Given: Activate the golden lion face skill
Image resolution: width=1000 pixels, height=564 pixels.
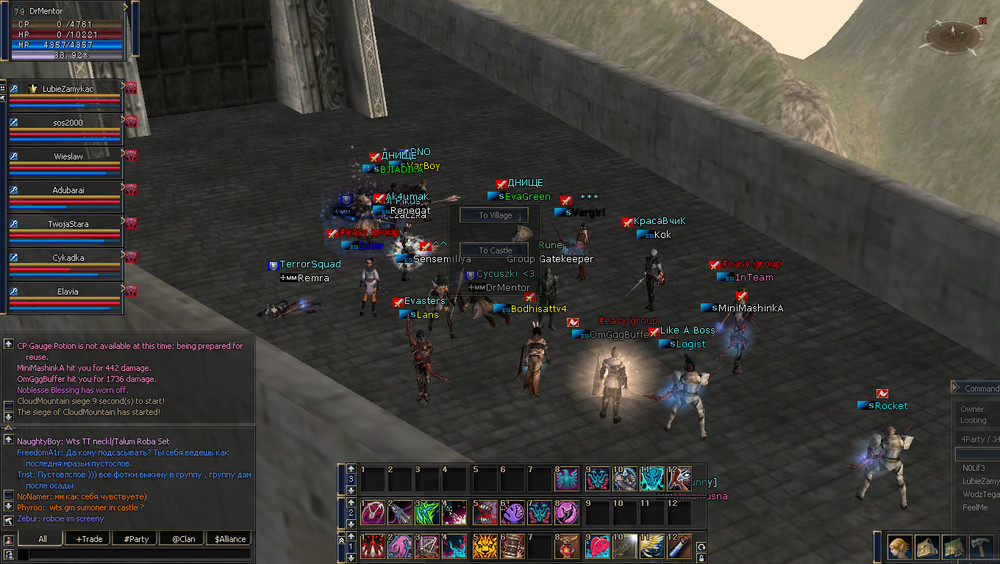Looking at the screenshot, I should (x=484, y=546).
